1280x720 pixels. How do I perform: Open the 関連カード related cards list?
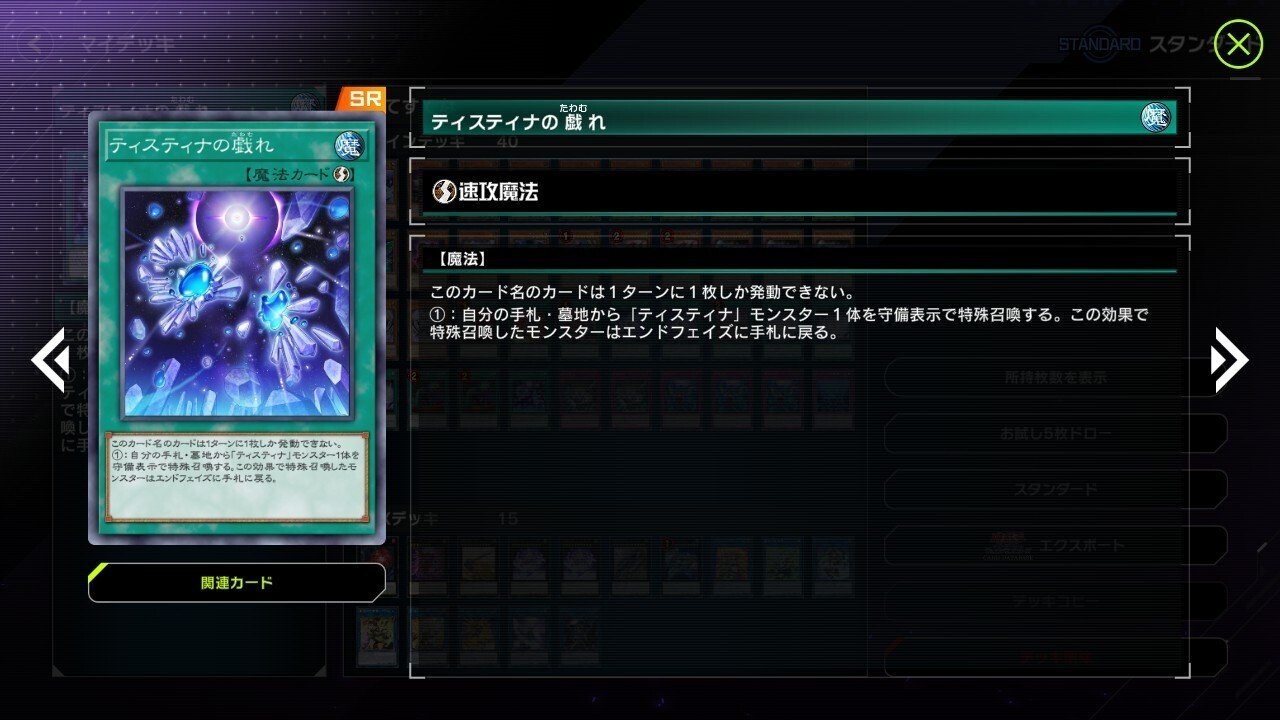point(239,583)
